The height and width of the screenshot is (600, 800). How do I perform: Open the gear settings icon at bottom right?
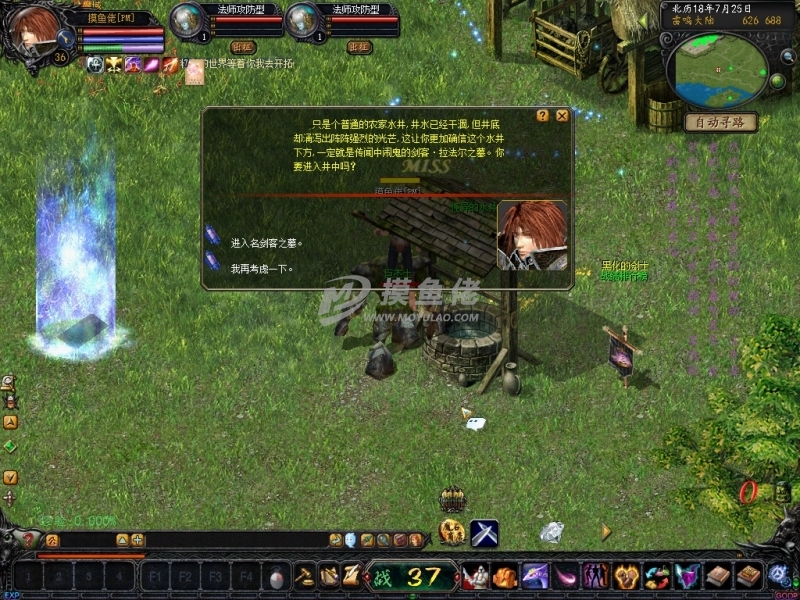point(779,575)
